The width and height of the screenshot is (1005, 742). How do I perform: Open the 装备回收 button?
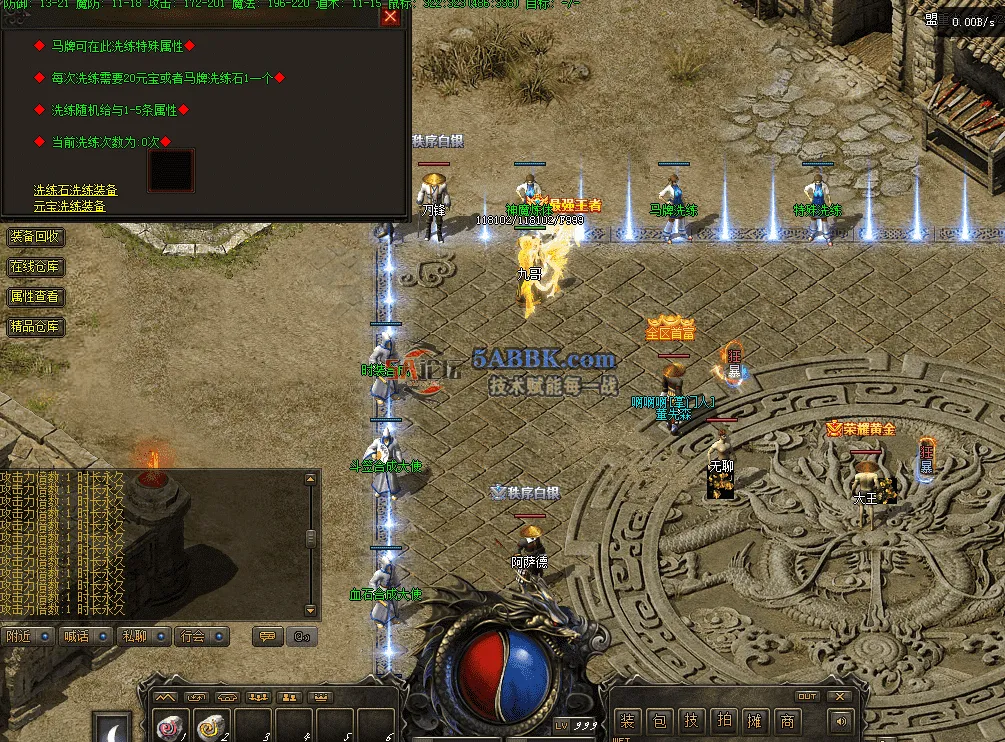35,237
